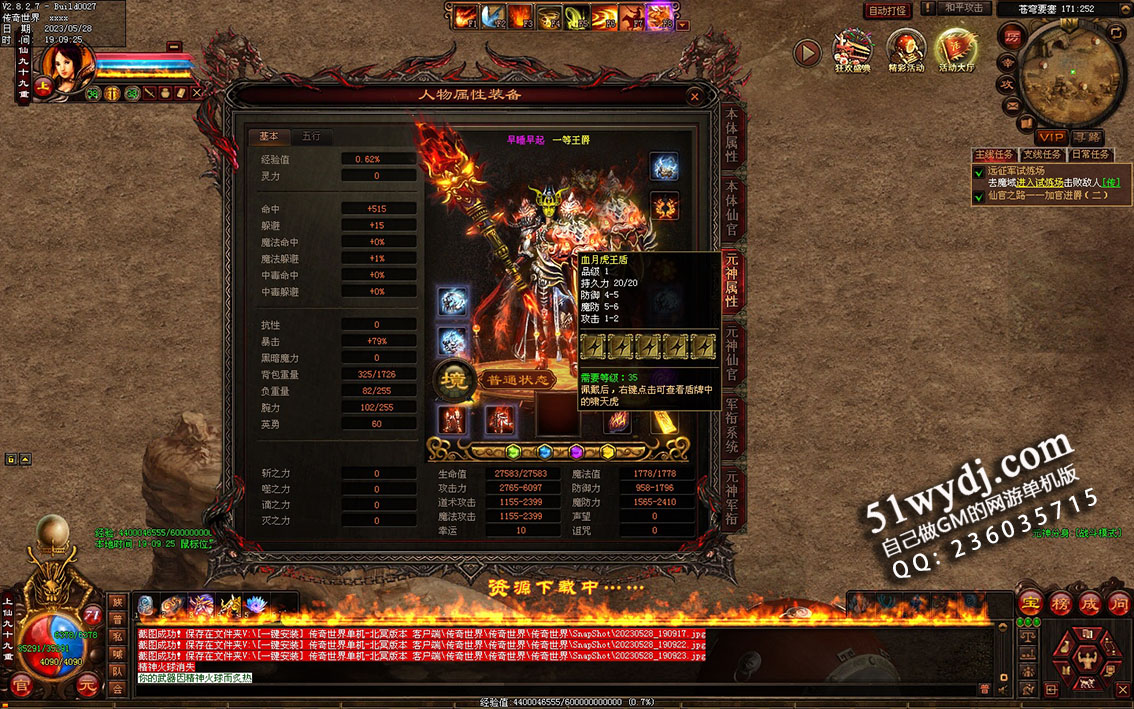Select the 私 private chat channel

[x=117, y=637]
